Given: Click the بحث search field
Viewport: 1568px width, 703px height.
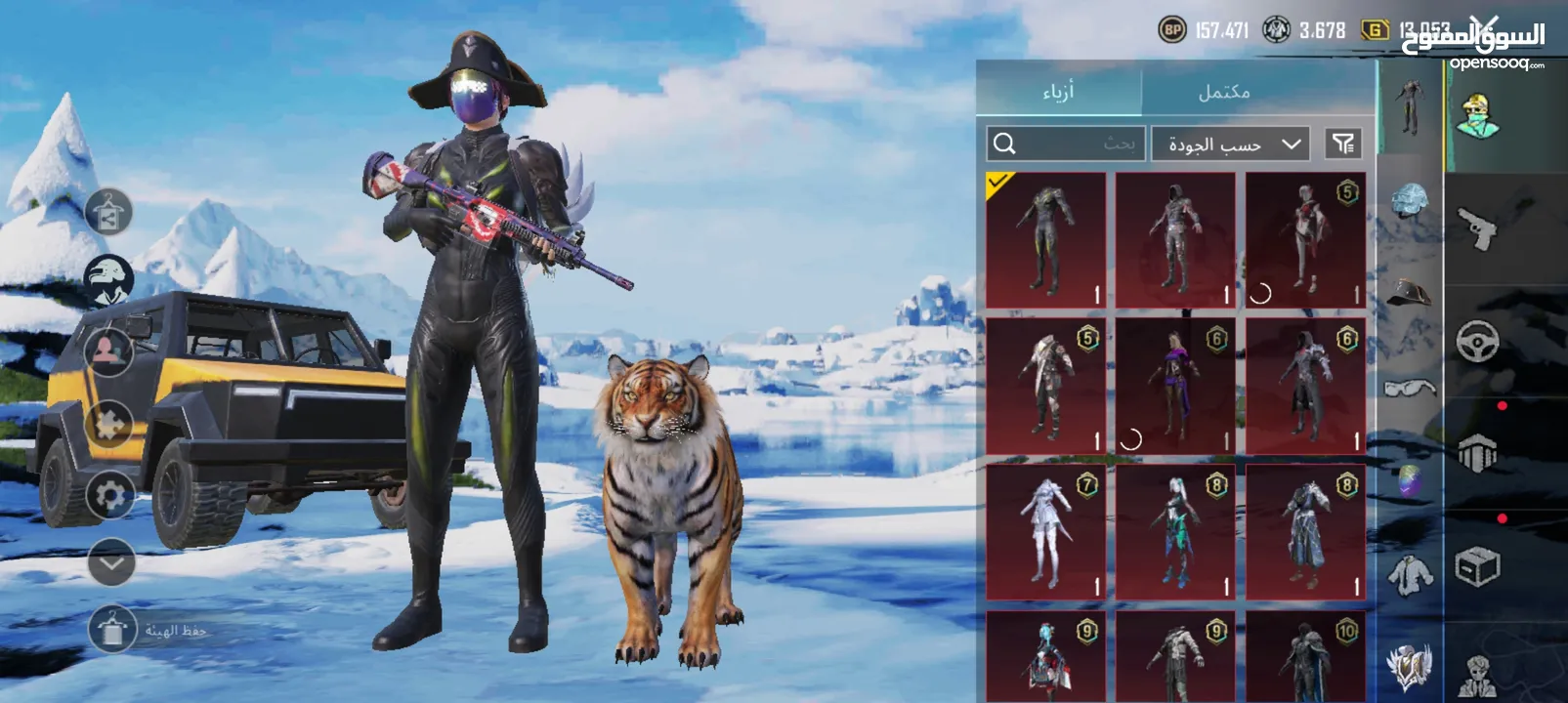Looking at the screenshot, I should coord(1067,145).
